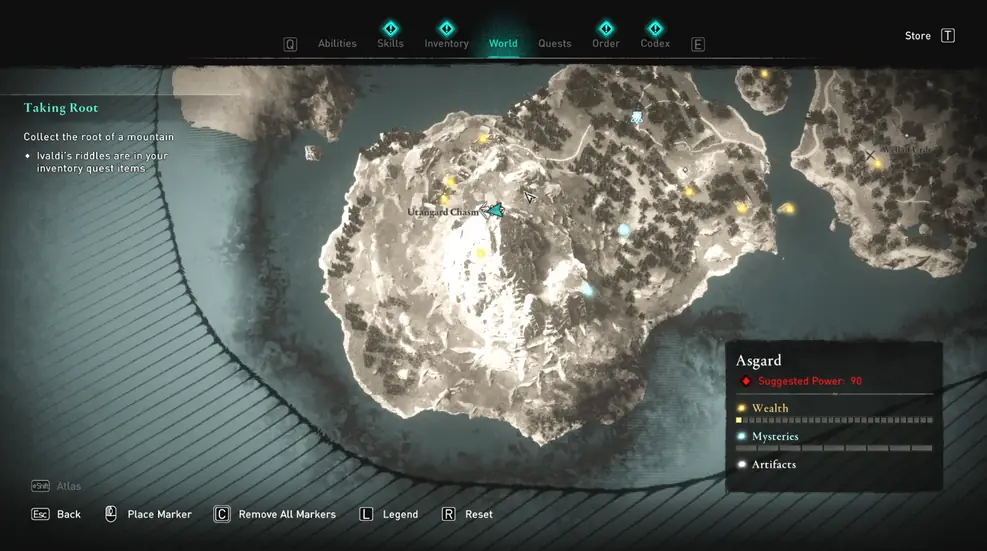987x551 pixels.
Task: Click the Wealth entry in Asgard panel
Action: click(x=770, y=408)
